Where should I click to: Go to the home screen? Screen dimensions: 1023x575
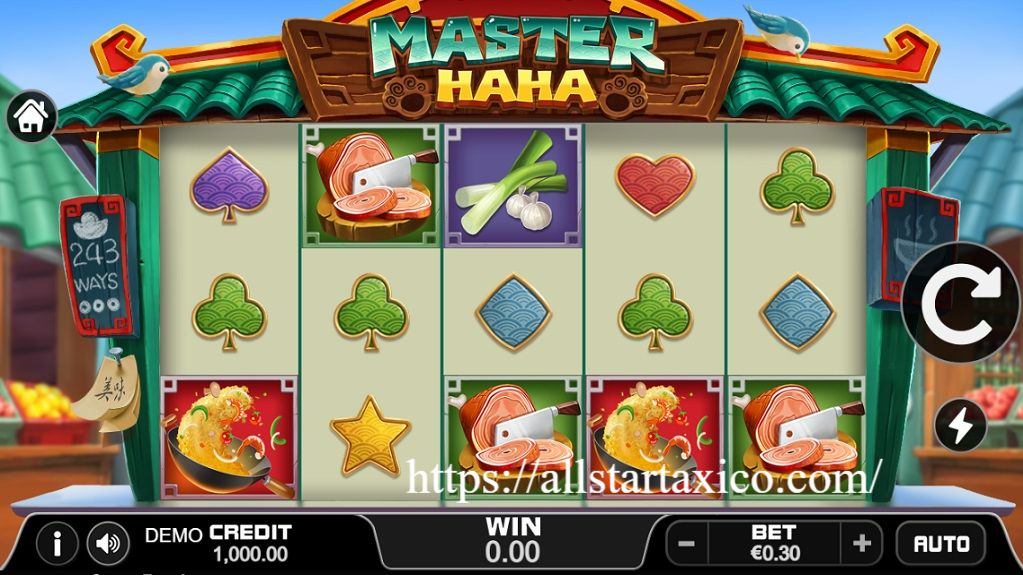tap(32, 116)
